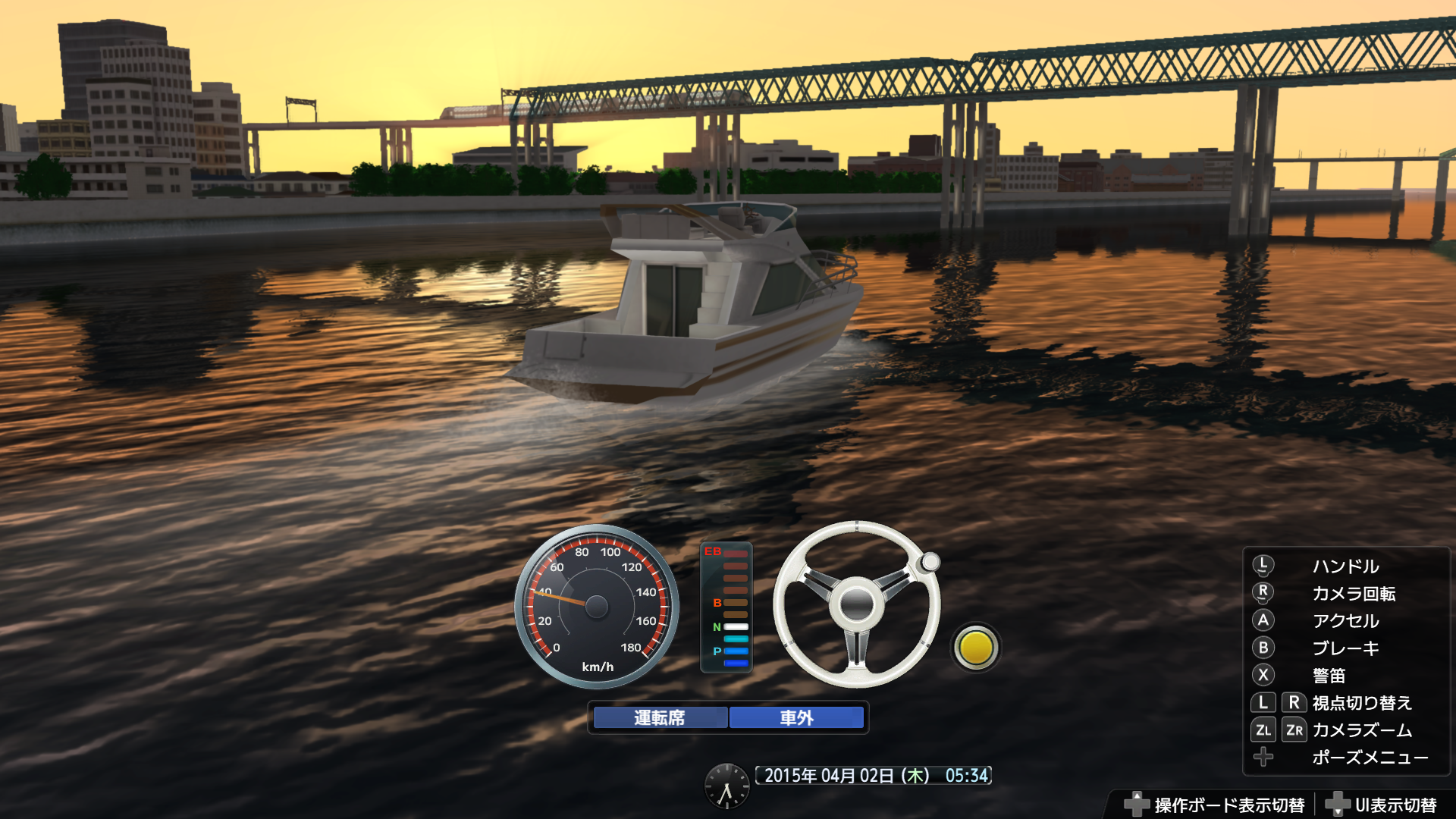Image resolution: width=1456 pixels, height=819 pixels.
Task: Click the cyan segment below N on the shifter
Action: [736, 639]
